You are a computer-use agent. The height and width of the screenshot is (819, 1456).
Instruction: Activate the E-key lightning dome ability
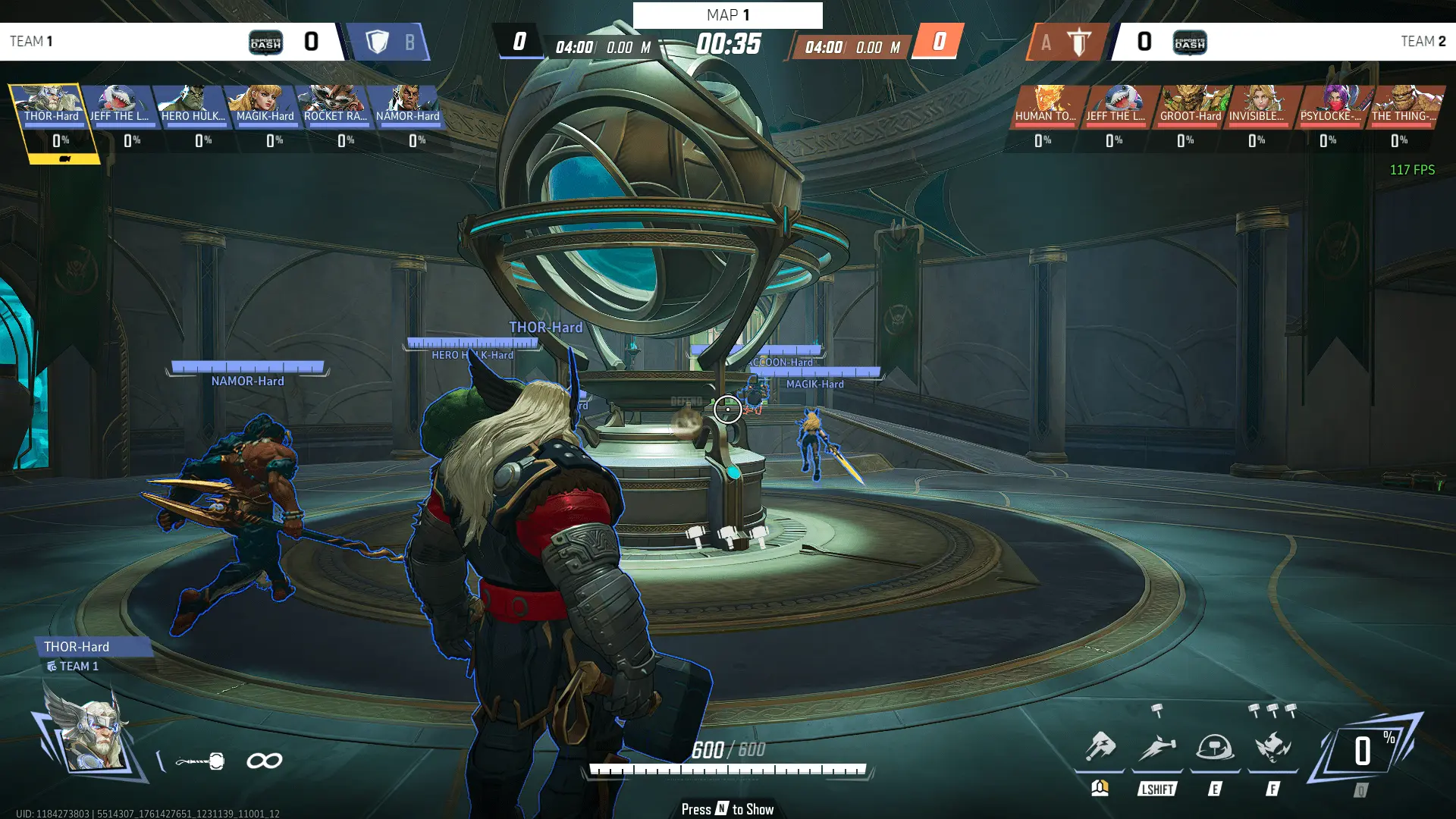tap(1215, 748)
